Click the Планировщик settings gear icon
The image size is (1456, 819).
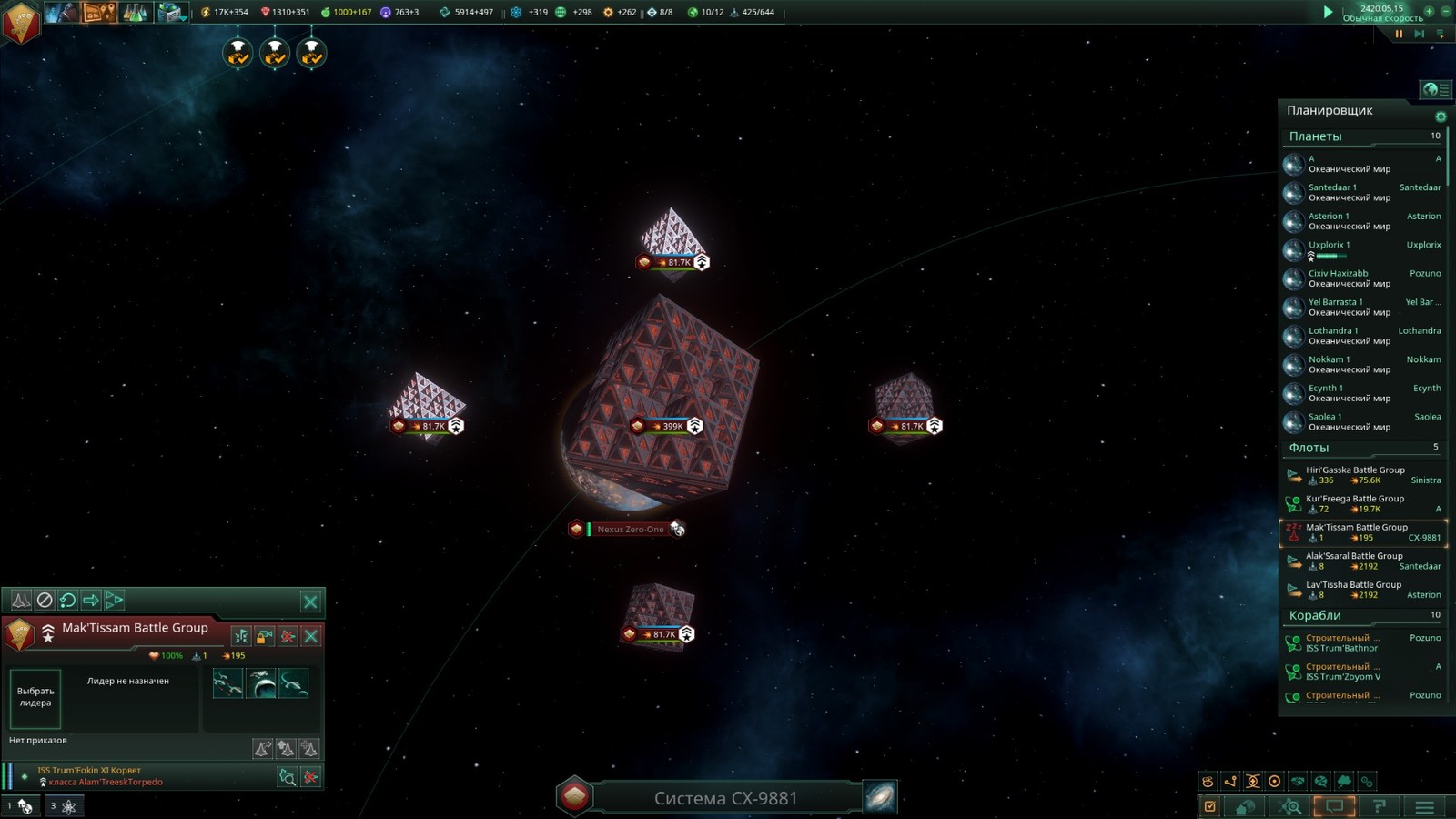[1440, 116]
